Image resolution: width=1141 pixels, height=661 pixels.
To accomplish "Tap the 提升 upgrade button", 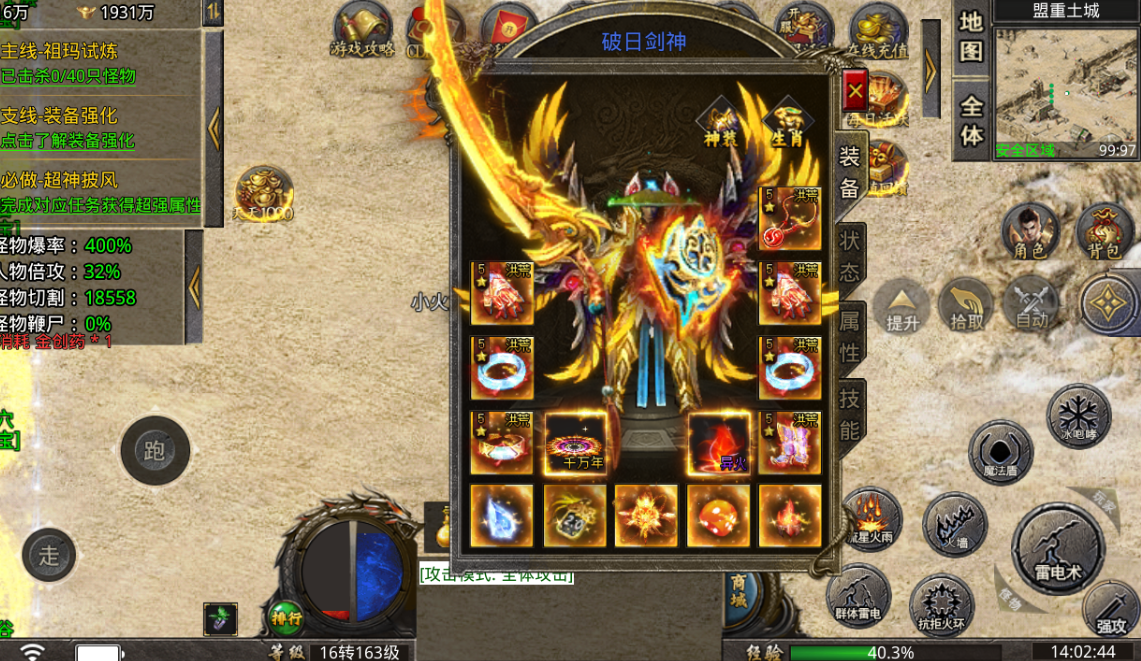I will (902, 306).
